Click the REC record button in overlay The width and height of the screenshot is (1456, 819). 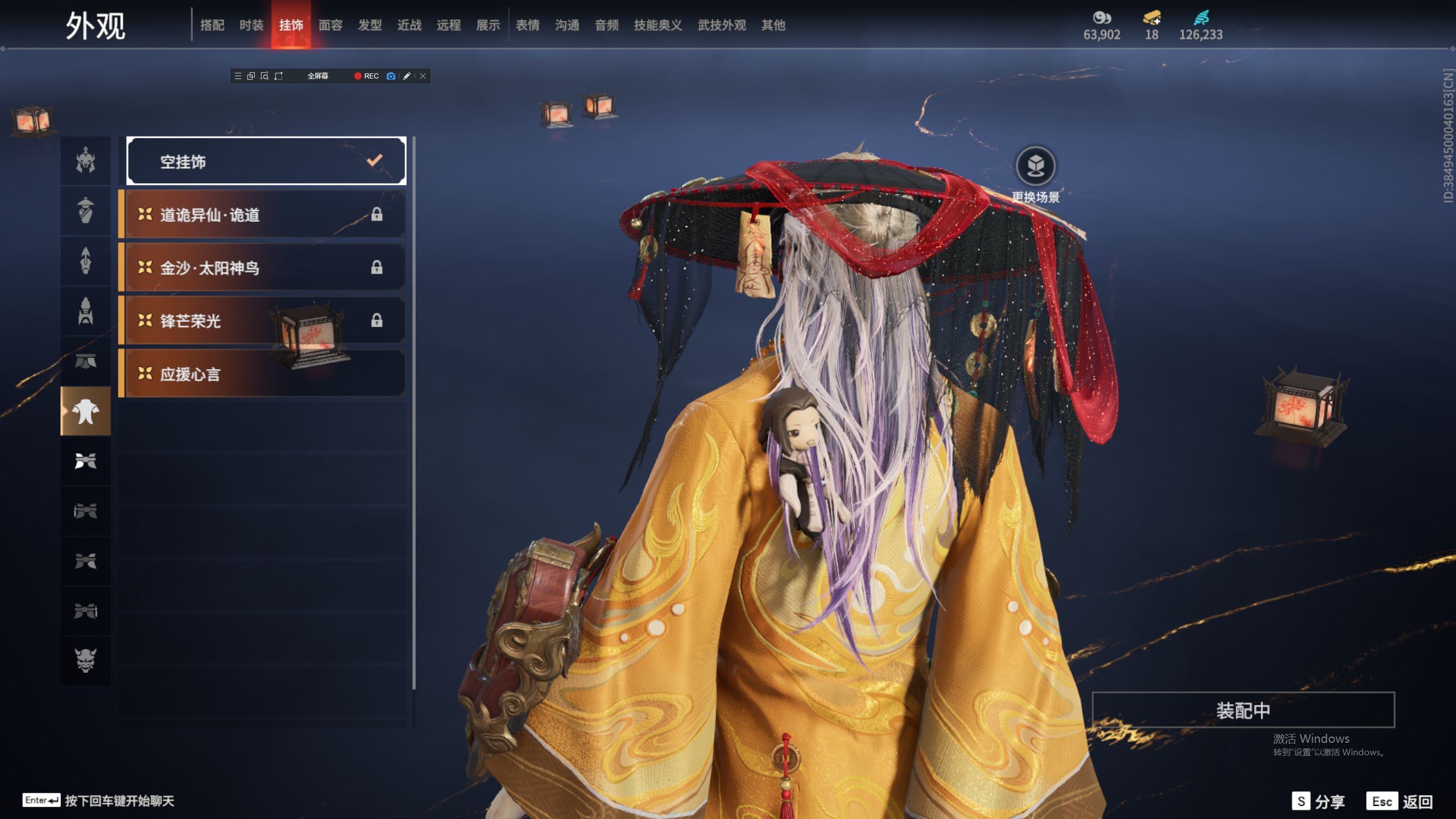[x=366, y=76]
